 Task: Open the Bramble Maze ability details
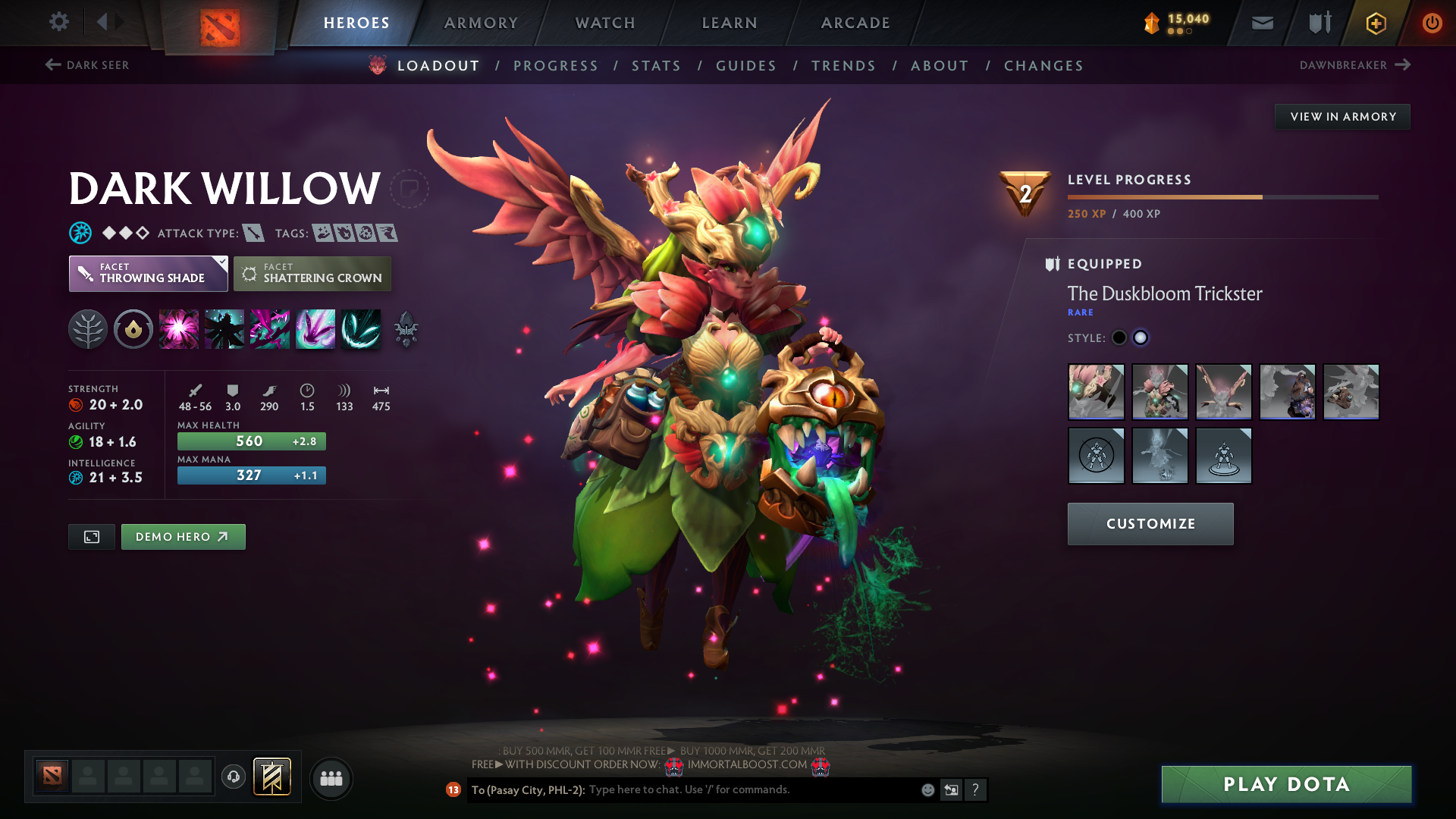point(179,328)
